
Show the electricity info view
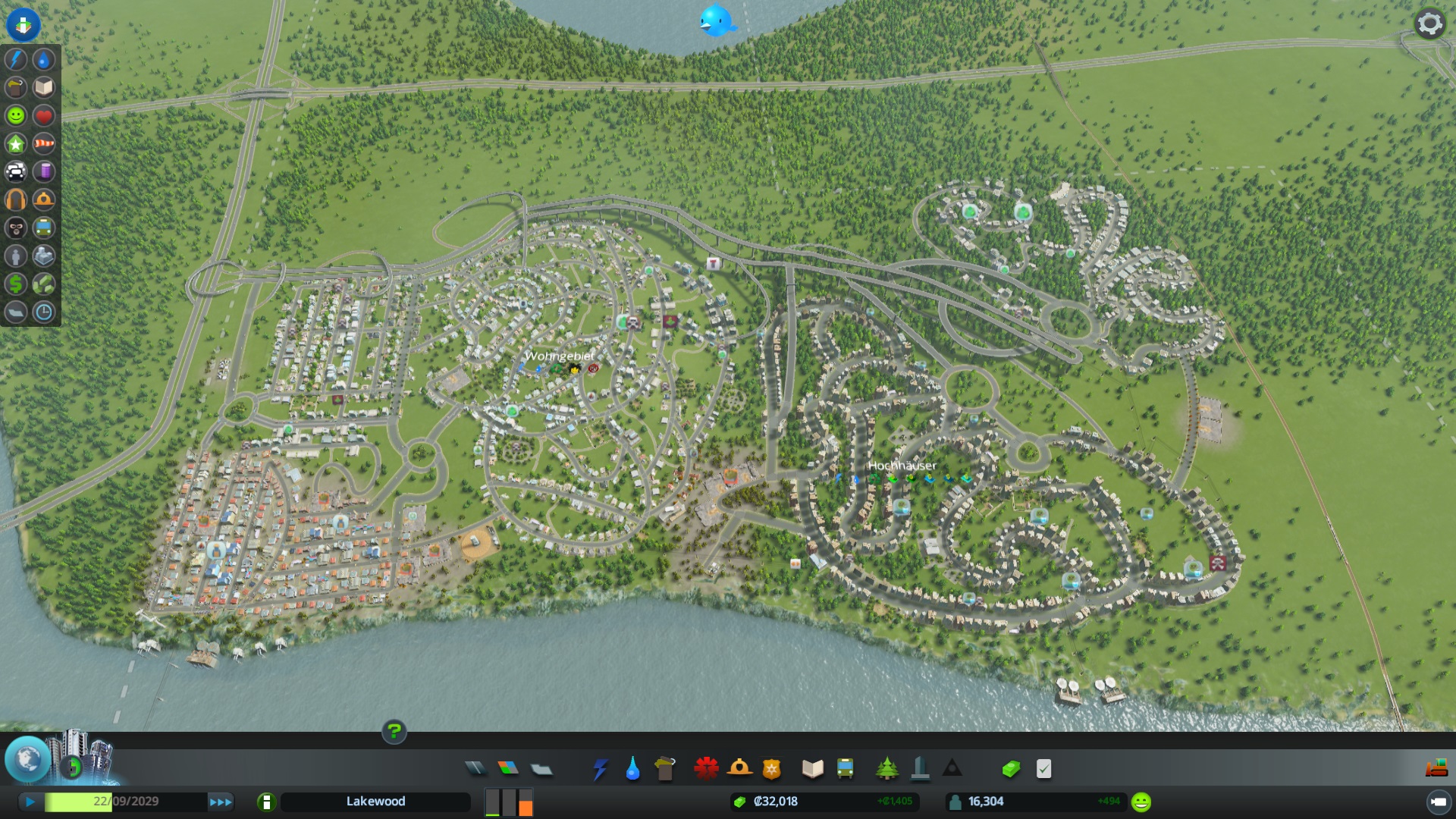(x=16, y=59)
